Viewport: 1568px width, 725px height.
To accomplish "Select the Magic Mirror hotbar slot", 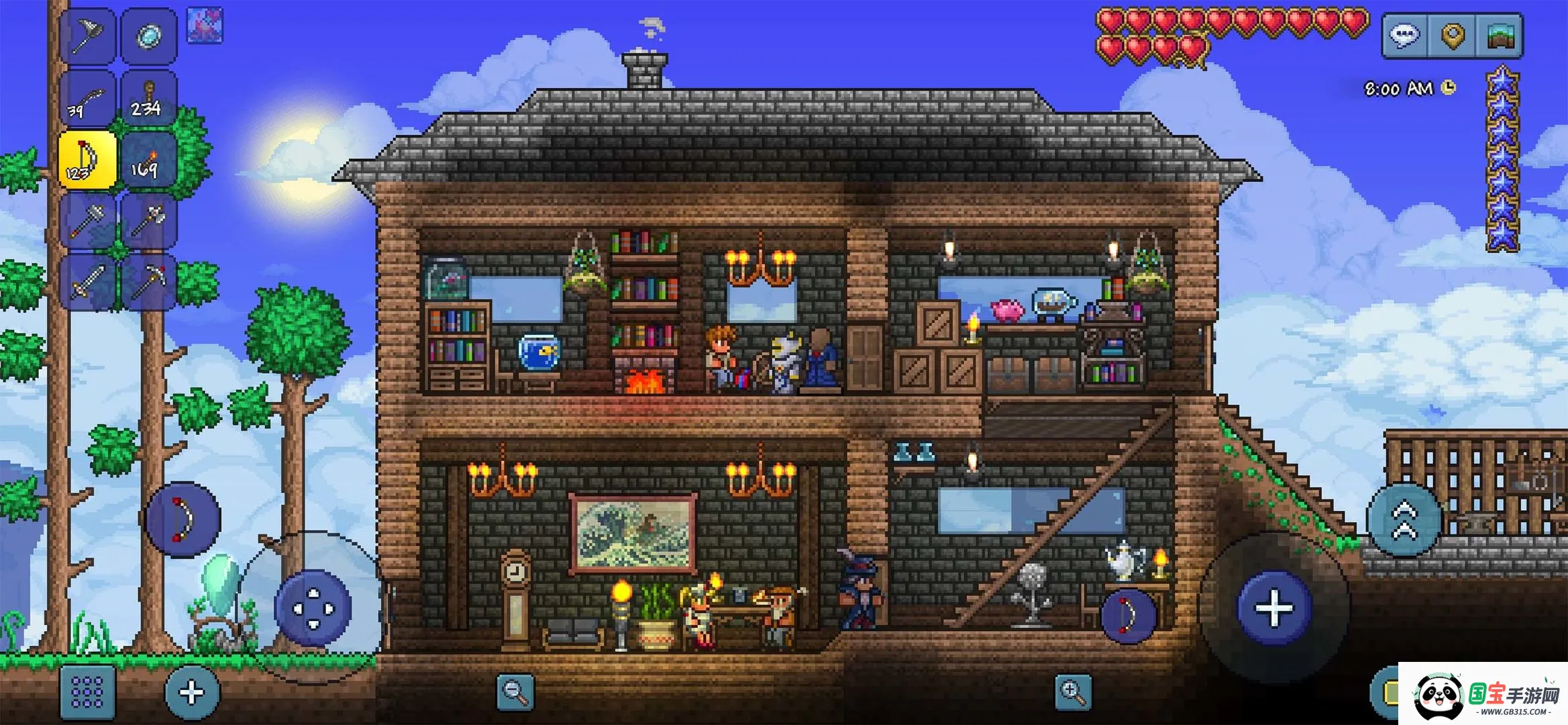I will pyautogui.click(x=149, y=34).
